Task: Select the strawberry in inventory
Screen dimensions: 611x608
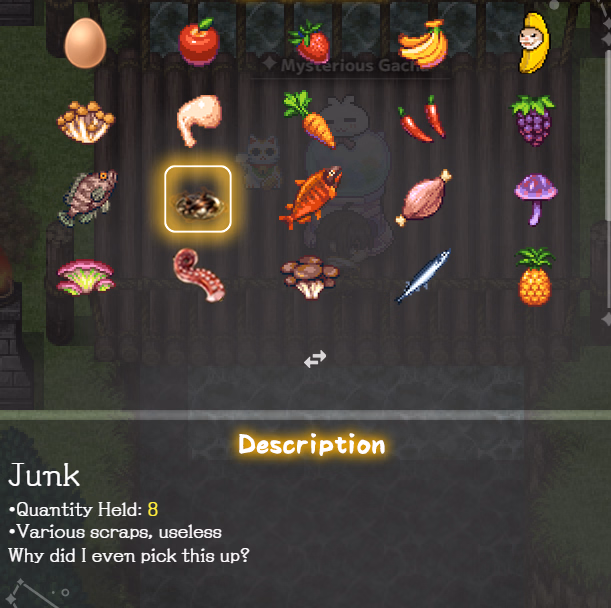Action: click(310, 43)
